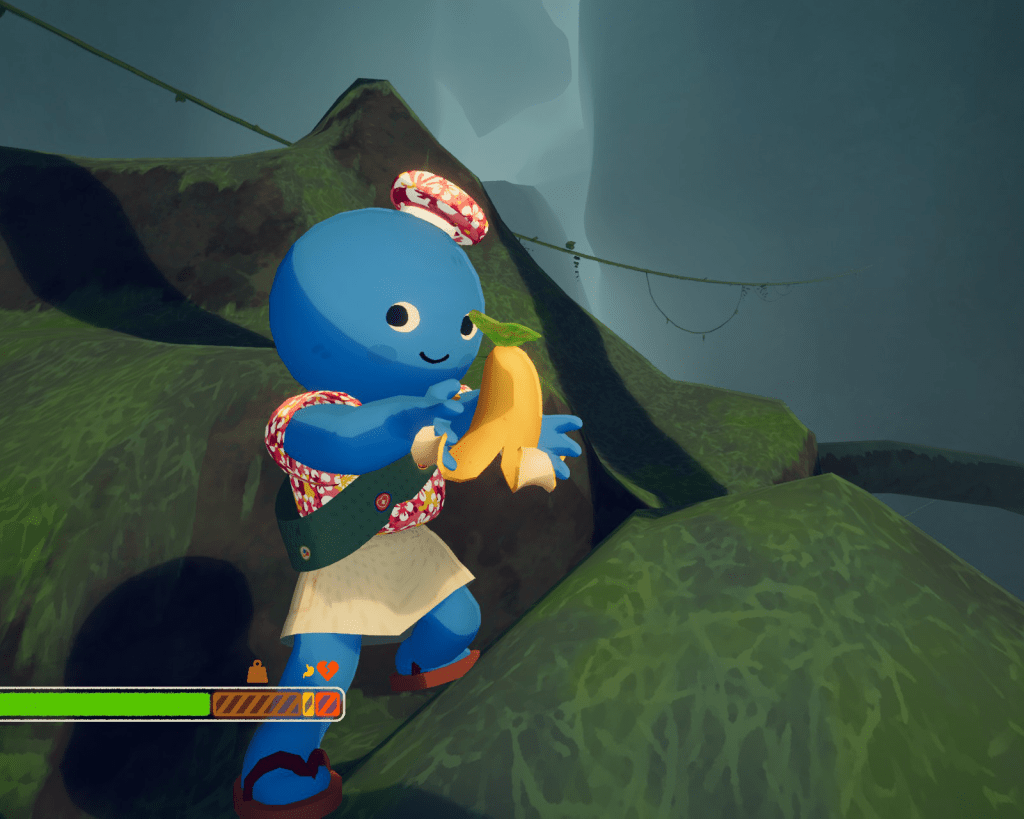Click the hunger stomach status icon
The image size is (1024, 819).
[x=309, y=672]
